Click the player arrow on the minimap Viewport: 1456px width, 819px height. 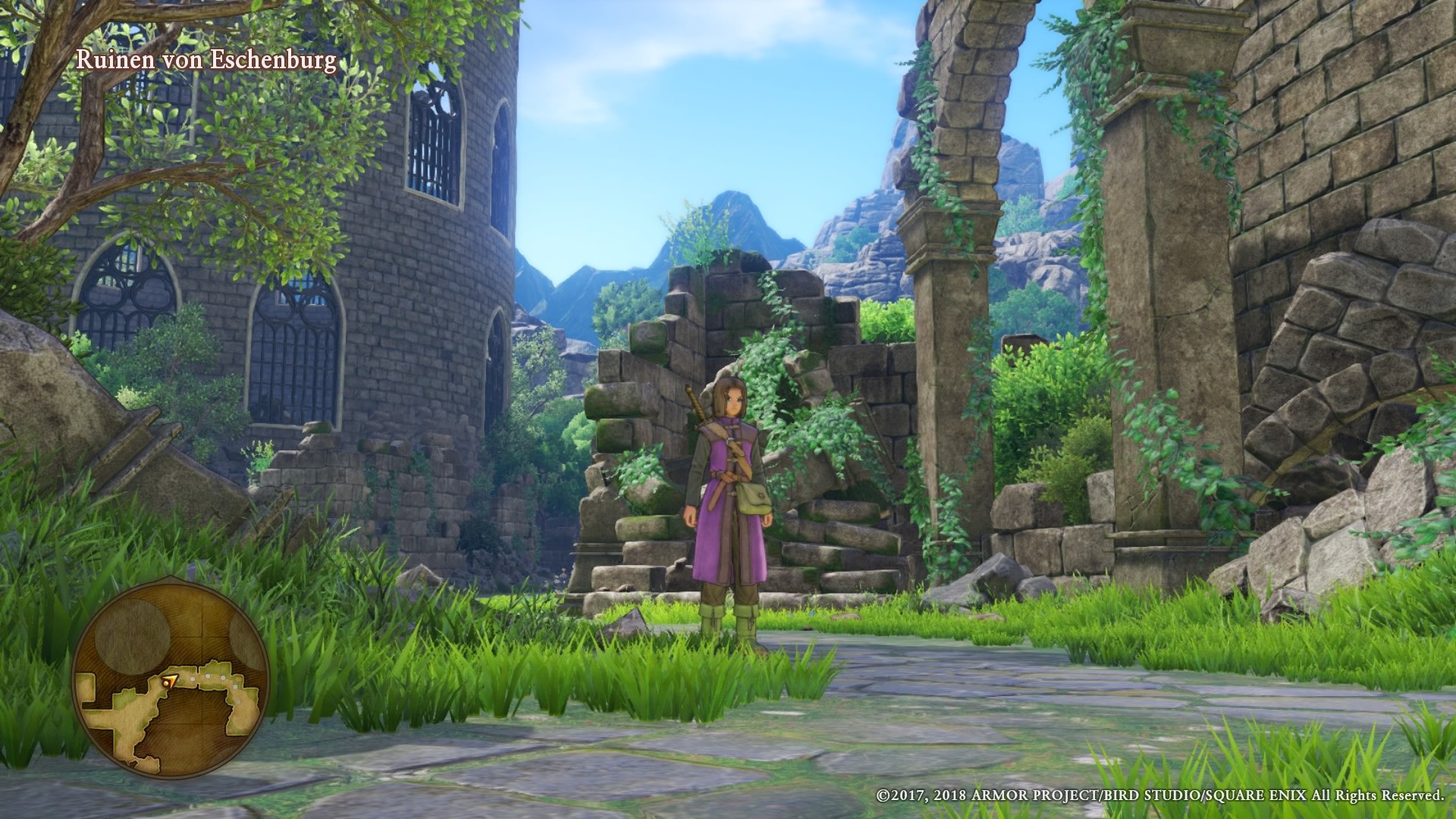point(170,680)
